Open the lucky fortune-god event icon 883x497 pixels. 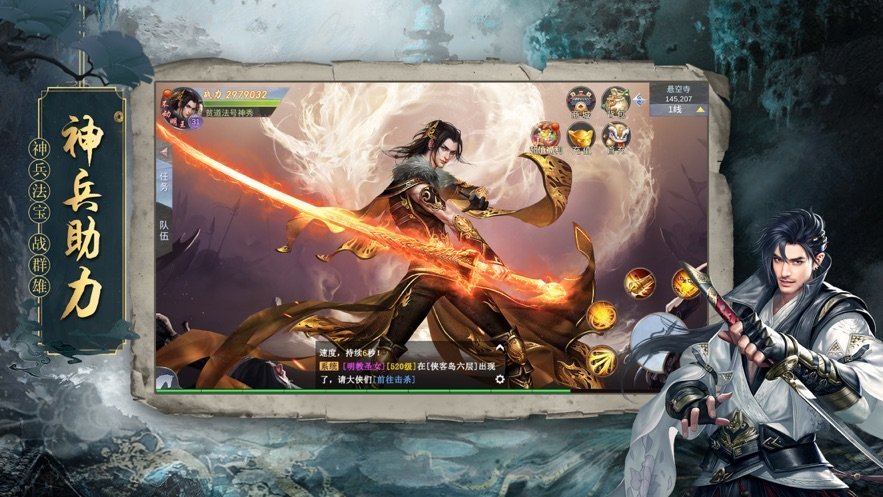coord(545,136)
